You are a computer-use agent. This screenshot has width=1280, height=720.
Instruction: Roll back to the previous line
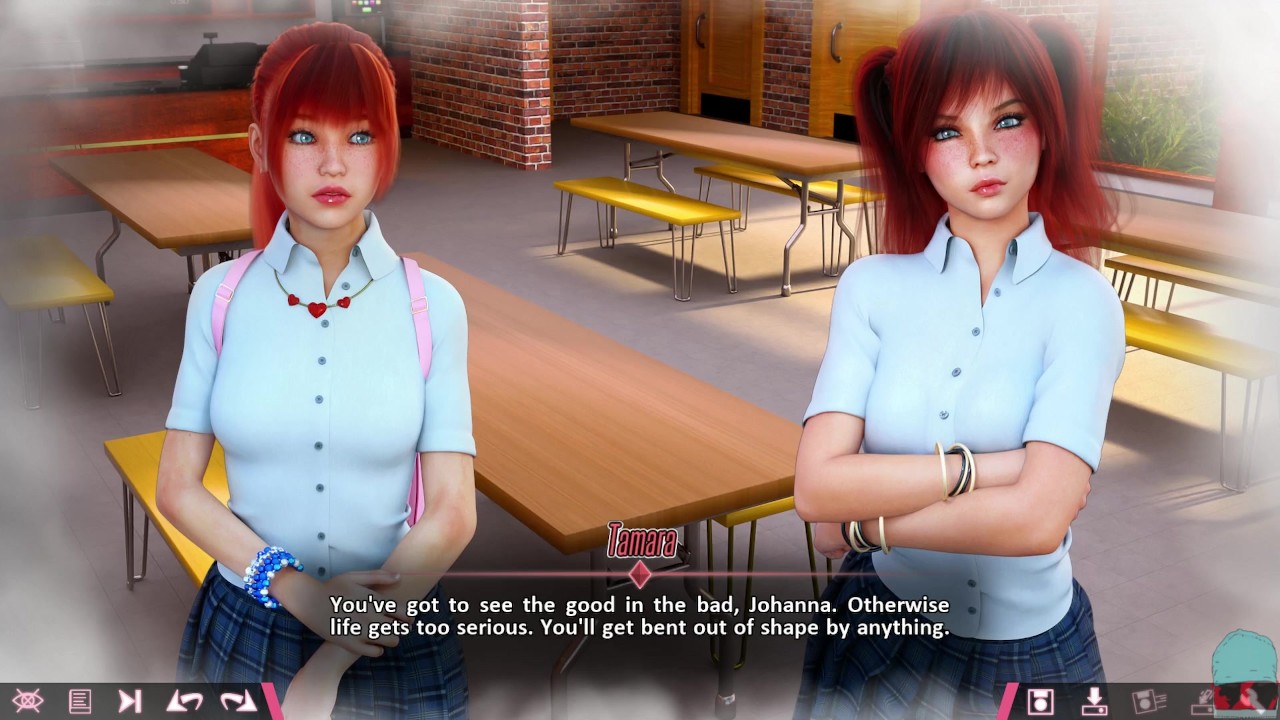tap(184, 701)
